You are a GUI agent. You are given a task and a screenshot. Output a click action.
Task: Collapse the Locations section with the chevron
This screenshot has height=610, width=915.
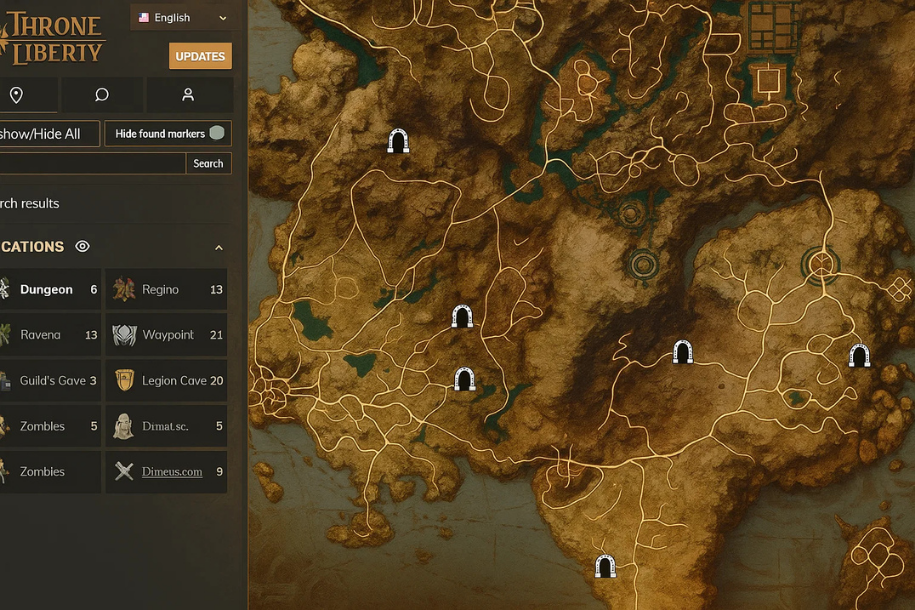[219, 247]
